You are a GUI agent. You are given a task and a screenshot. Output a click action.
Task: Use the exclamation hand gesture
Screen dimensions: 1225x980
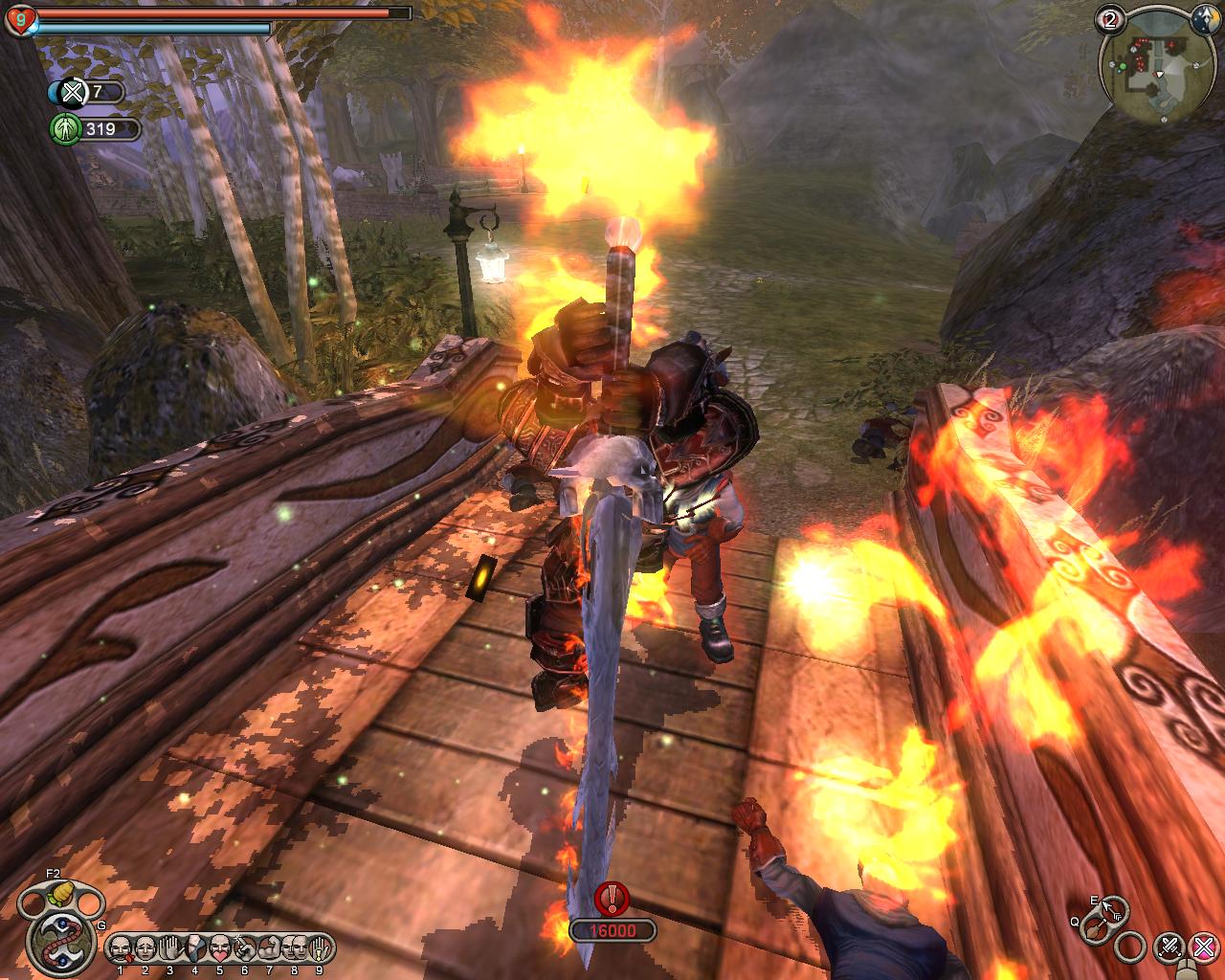(x=320, y=948)
